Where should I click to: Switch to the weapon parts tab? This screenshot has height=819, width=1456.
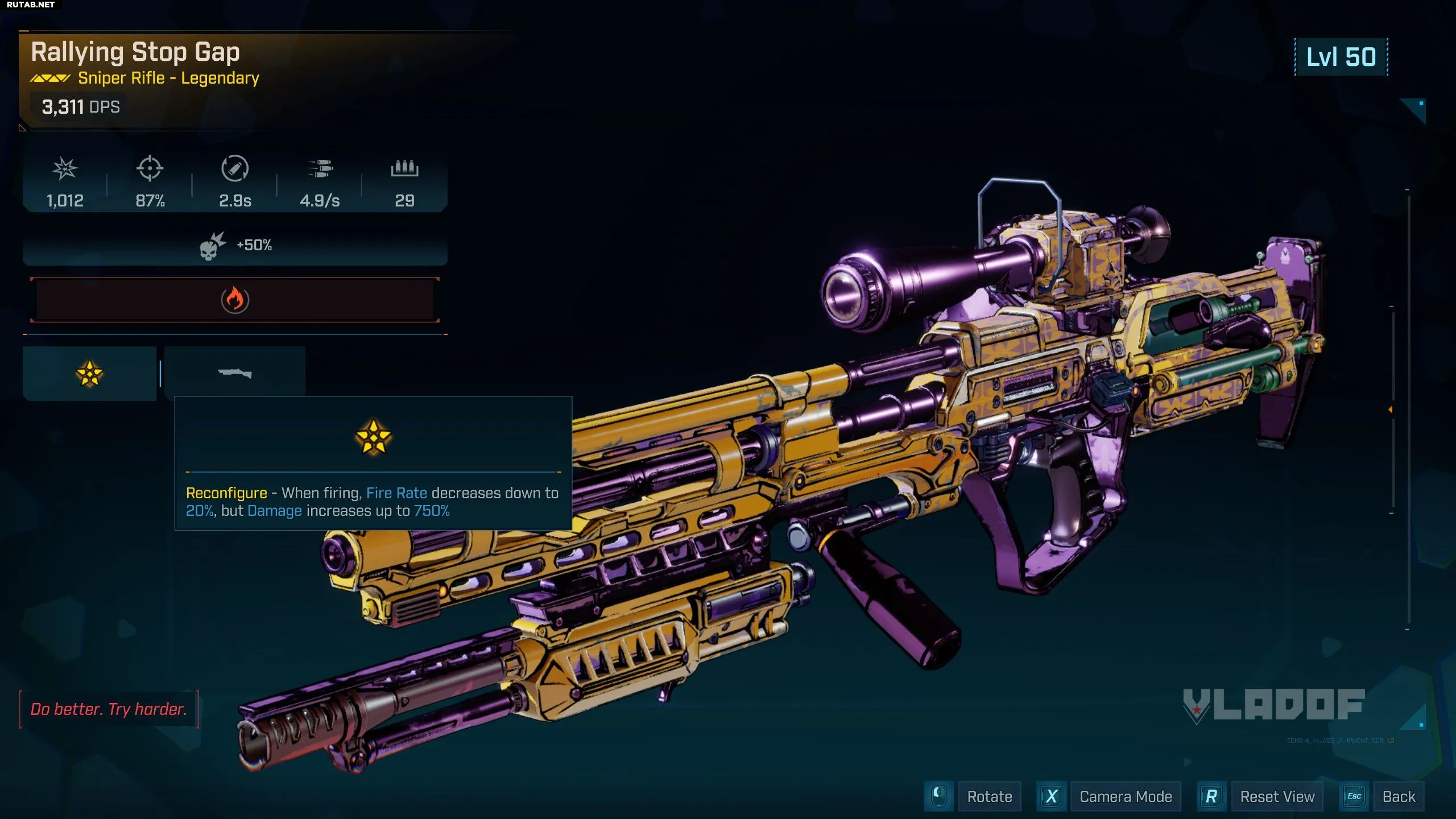[234, 374]
